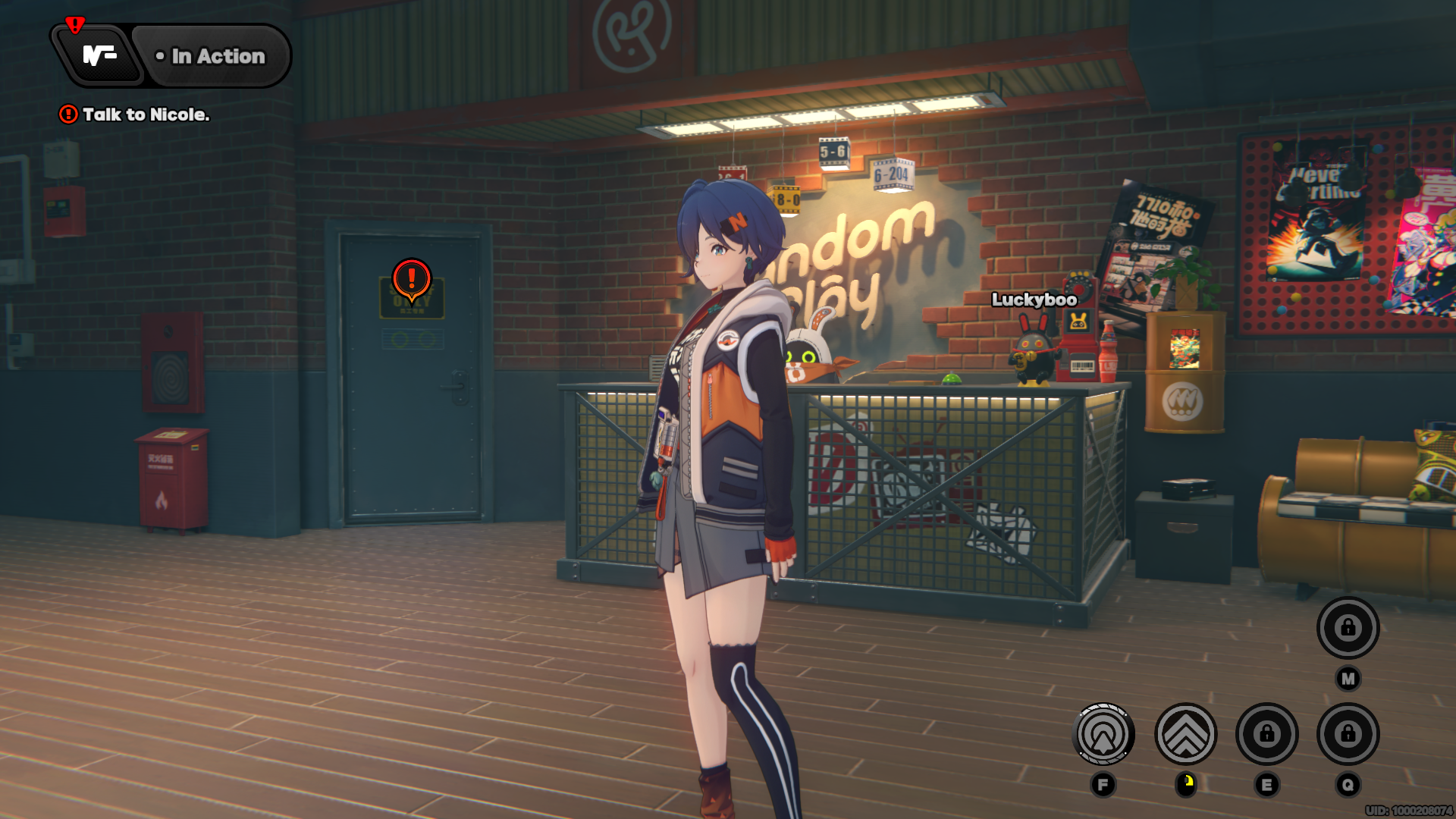Tap the double-chevron sprint button
This screenshot has width=1456, height=819.
(x=1185, y=734)
